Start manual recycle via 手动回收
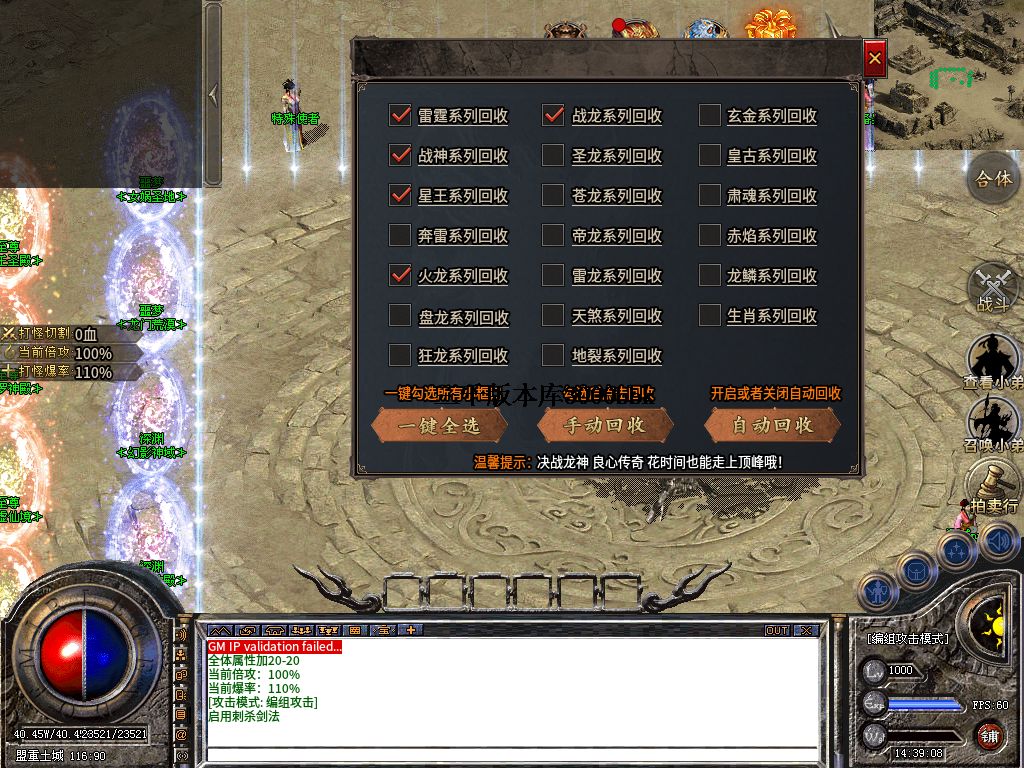Image resolution: width=1024 pixels, height=768 pixels. point(605,425)
